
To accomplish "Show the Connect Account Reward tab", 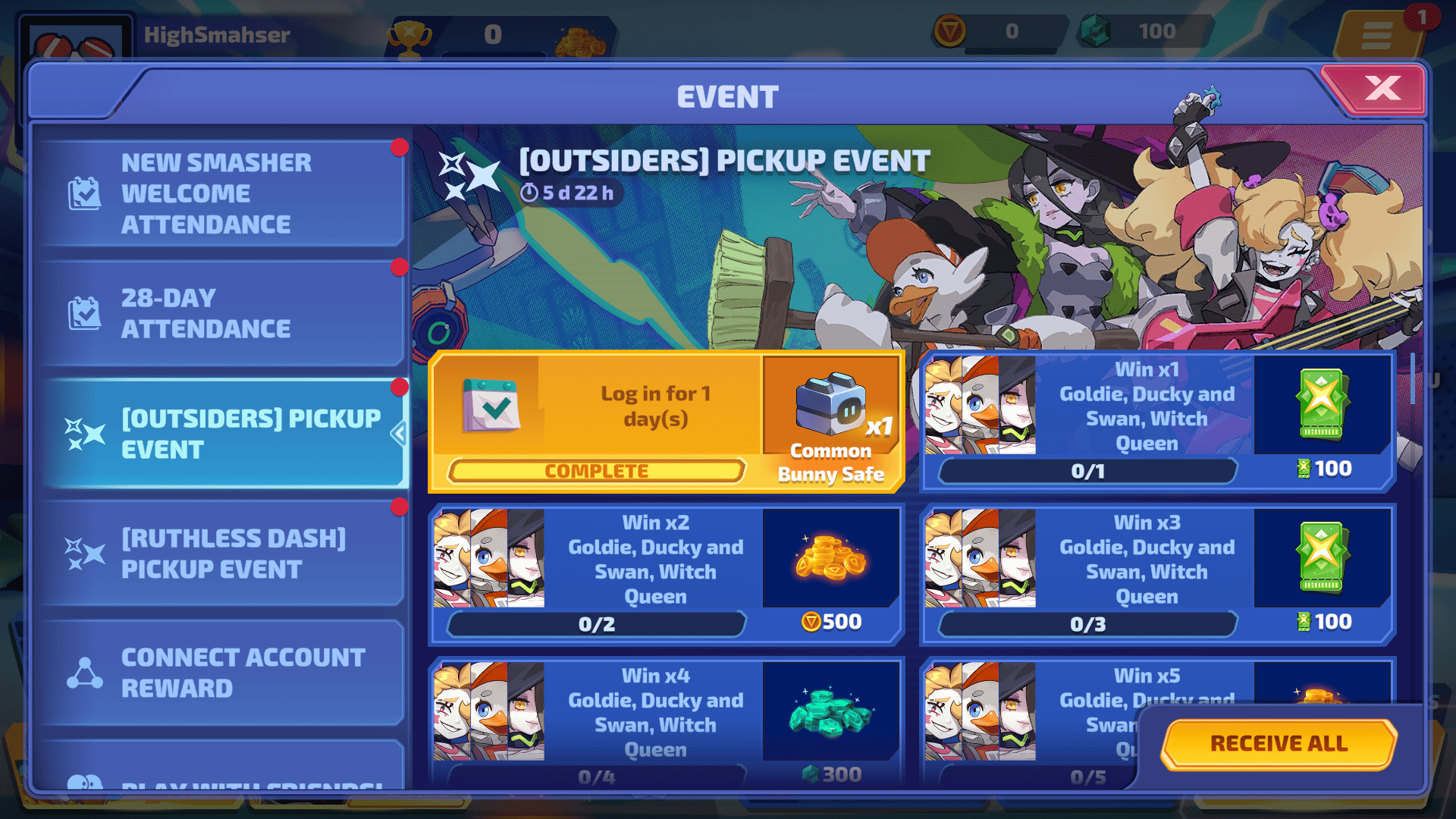I will click(220, 673).
